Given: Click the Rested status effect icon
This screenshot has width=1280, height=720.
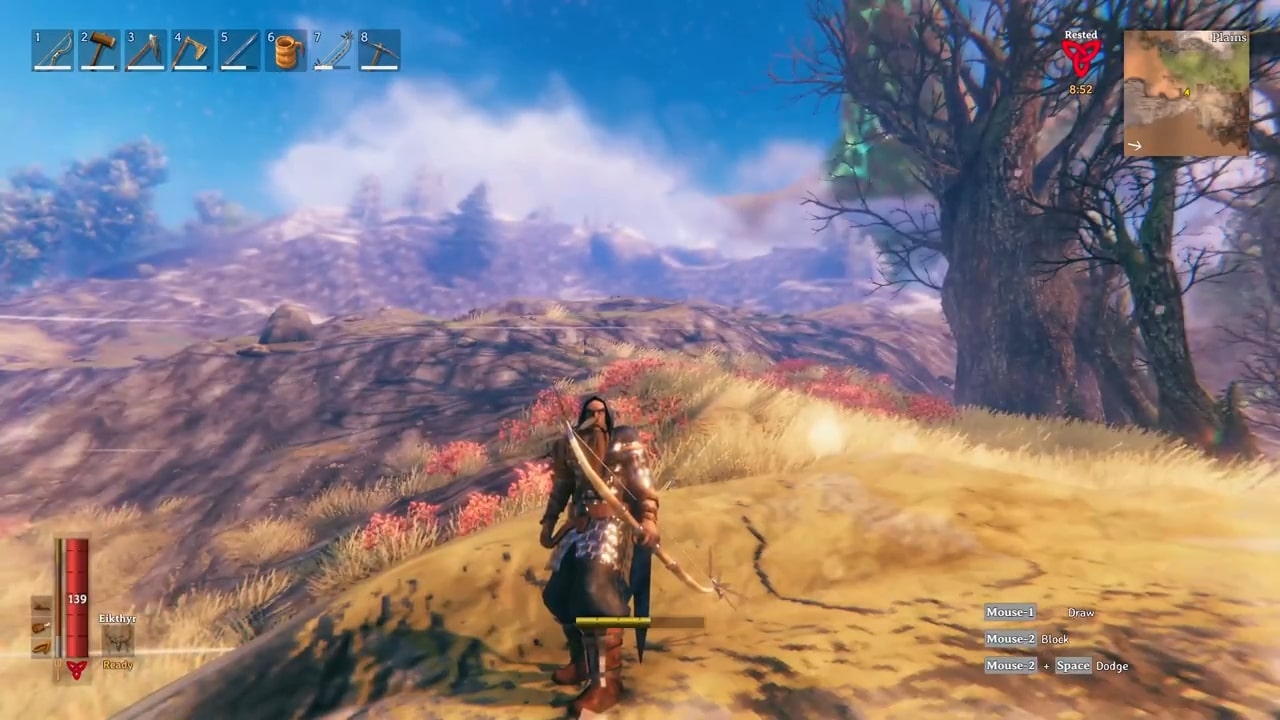Looking at the screenshot, I should 1080,57.
